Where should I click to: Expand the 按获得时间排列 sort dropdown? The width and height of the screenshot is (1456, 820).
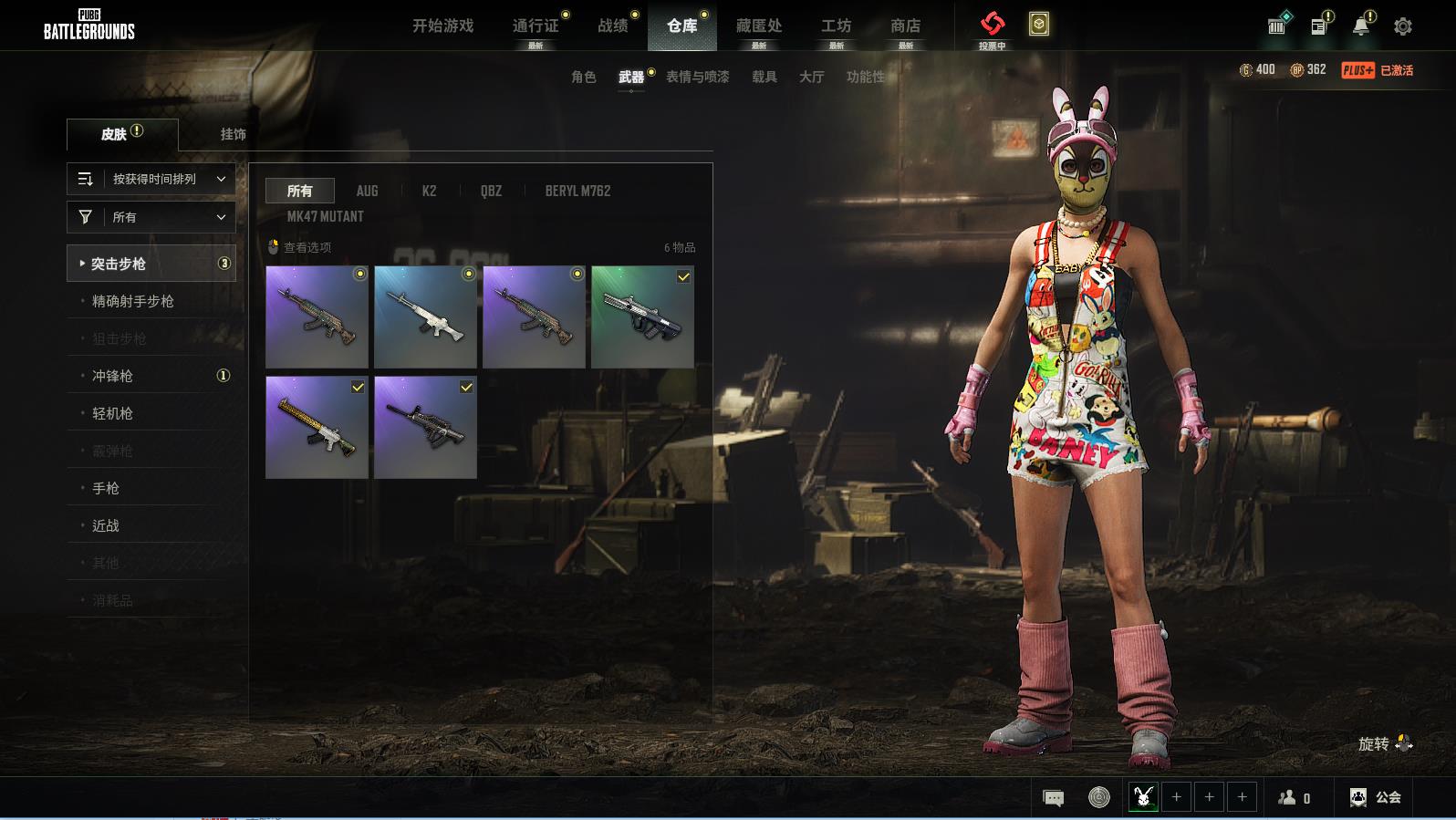tap(151, 179)
